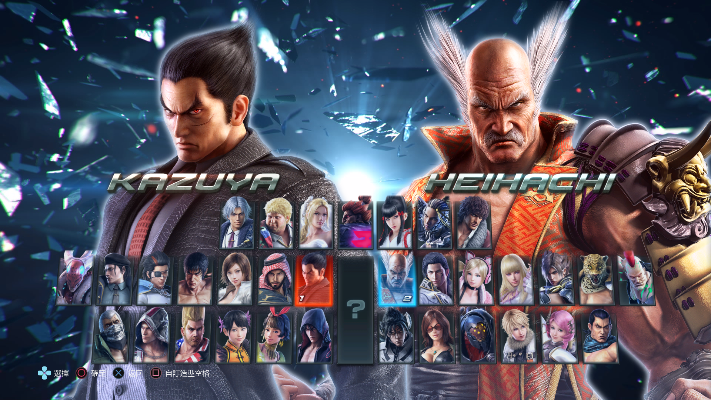Viewport: 711px width, 400px height.
Task: Select Alisa with pink hair
Action: tap(556, 335)
